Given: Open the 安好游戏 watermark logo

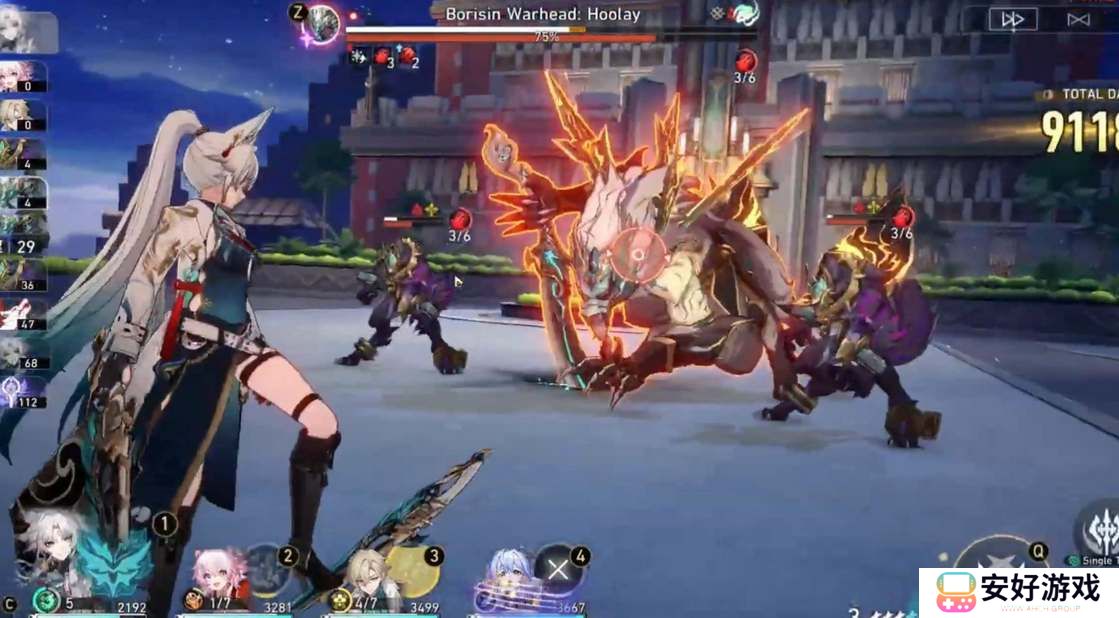Looking at the screenshot, I should pos(1018,592).
